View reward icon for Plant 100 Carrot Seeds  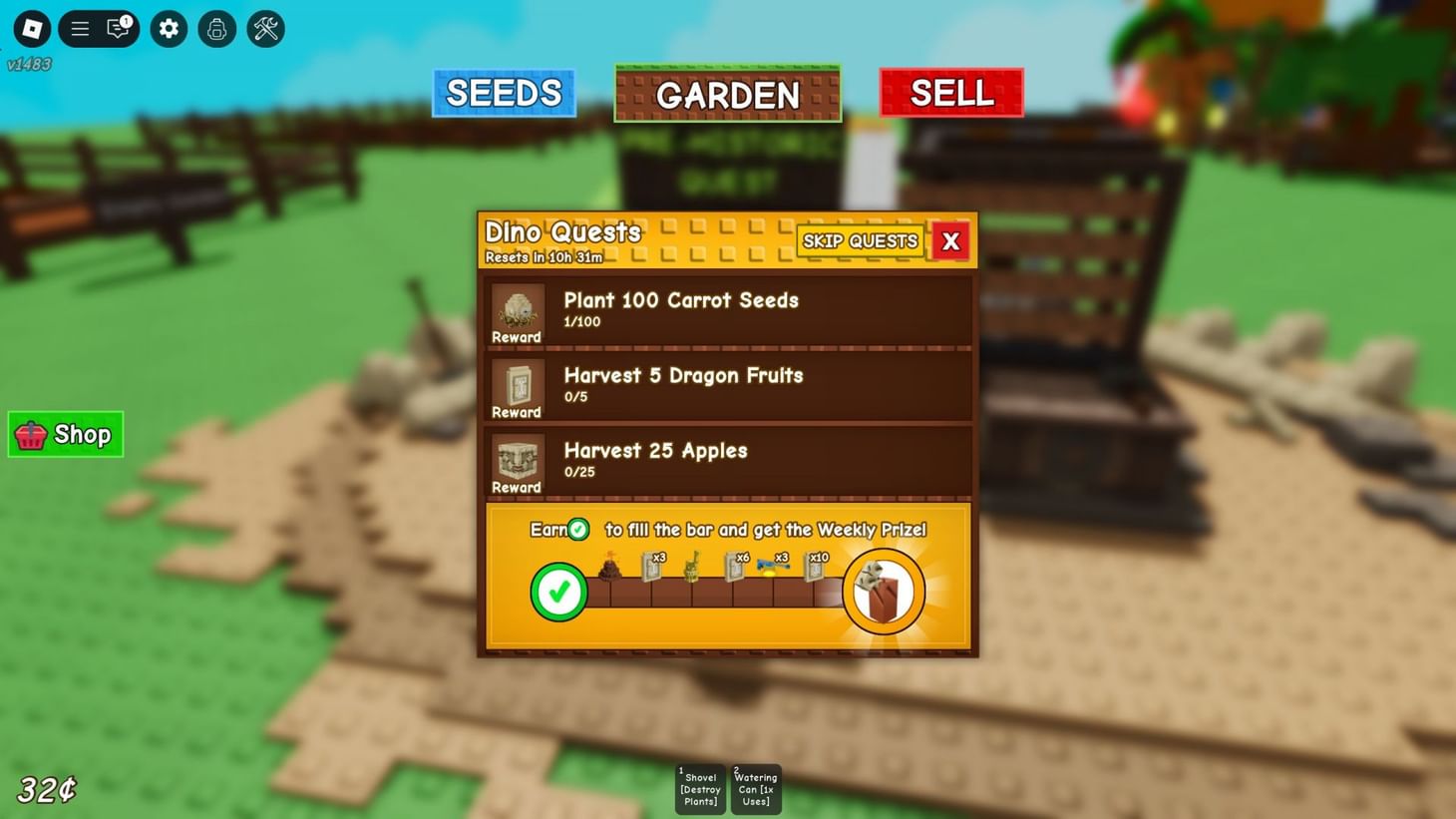point(516,309)
